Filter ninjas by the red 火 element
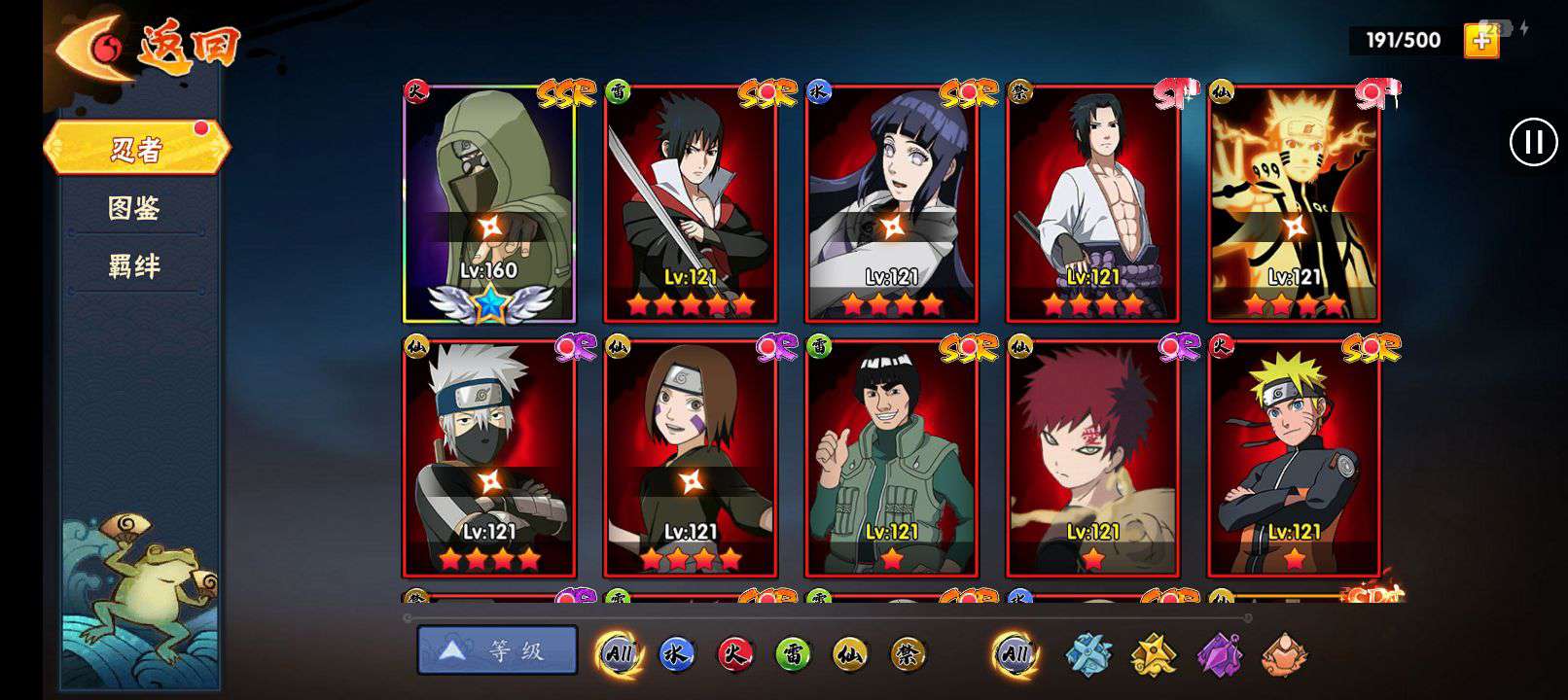Screen dimensions: 1568x700 (x=734, y=654)
